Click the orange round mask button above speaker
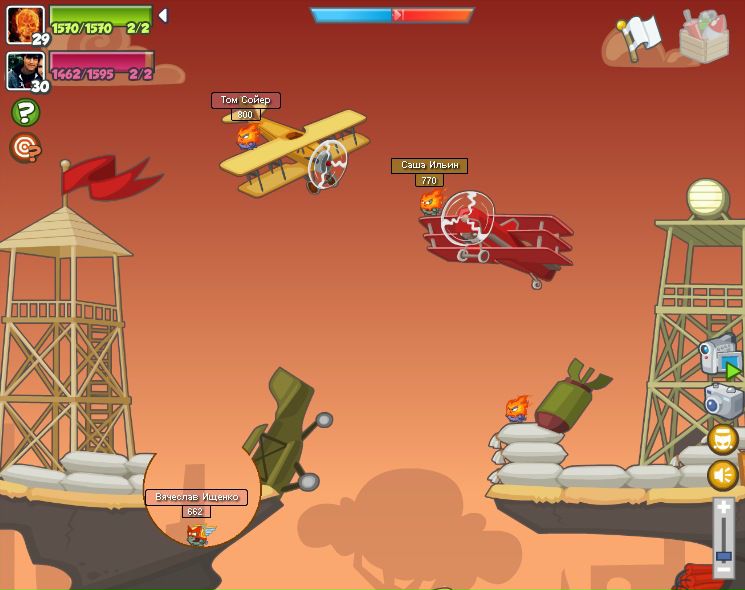This screenshot has width=745, height=590. (723, 439)
